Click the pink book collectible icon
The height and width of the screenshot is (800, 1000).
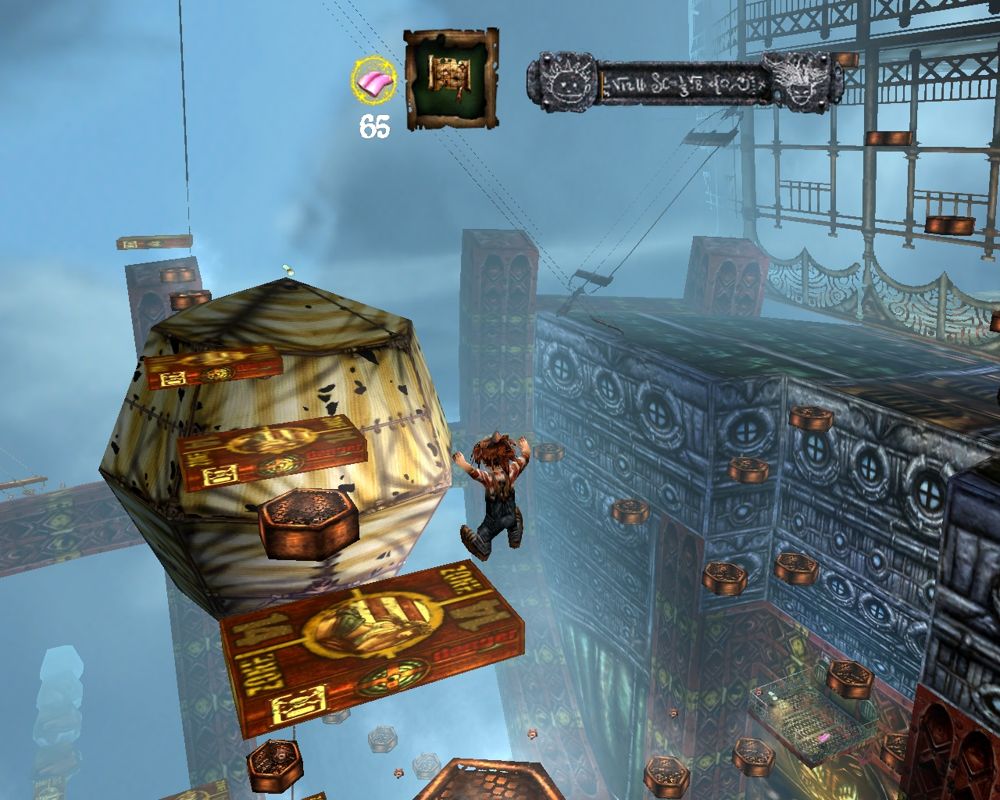point(374,81)
